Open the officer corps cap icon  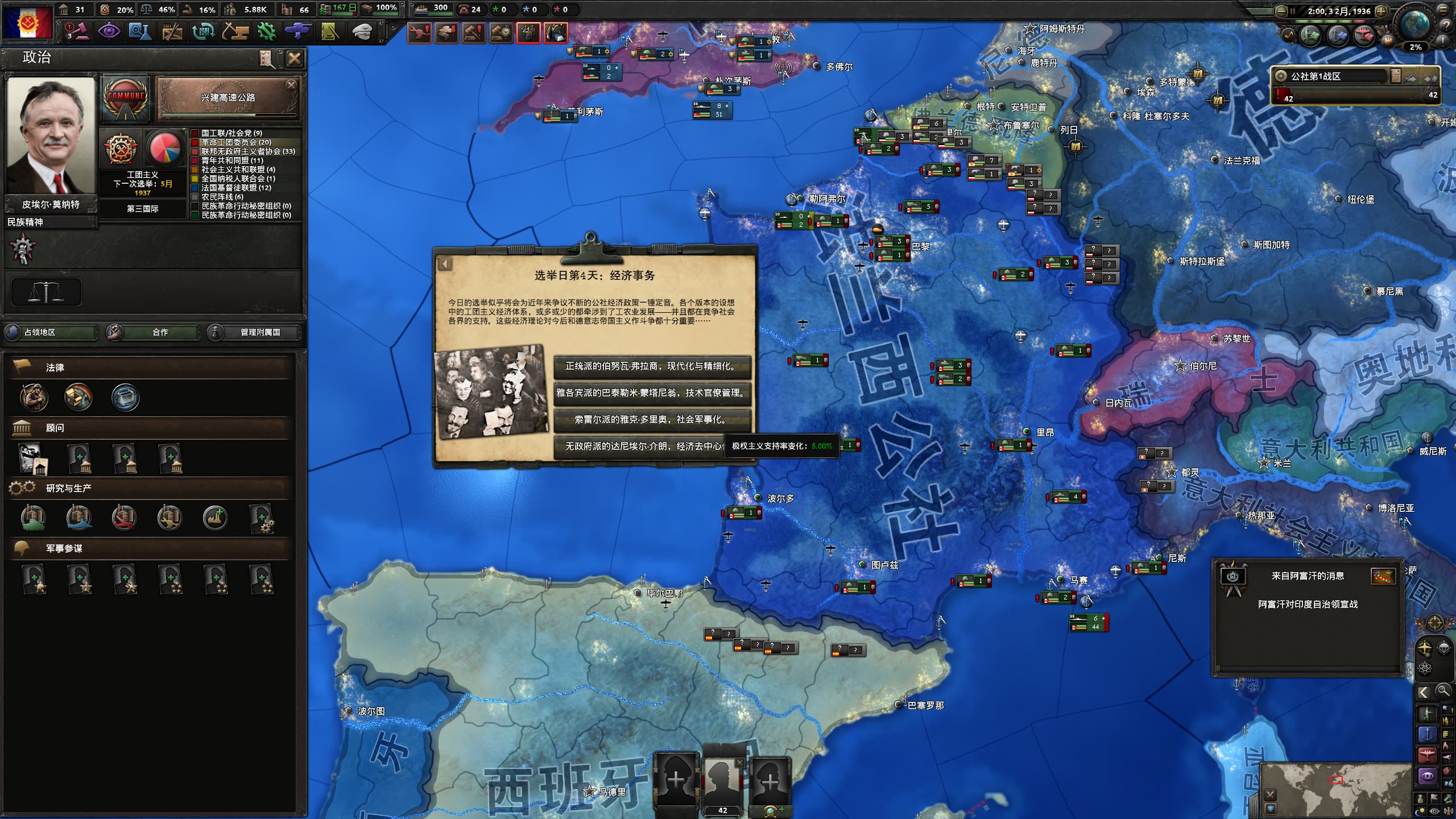click(x=362, y=31)
